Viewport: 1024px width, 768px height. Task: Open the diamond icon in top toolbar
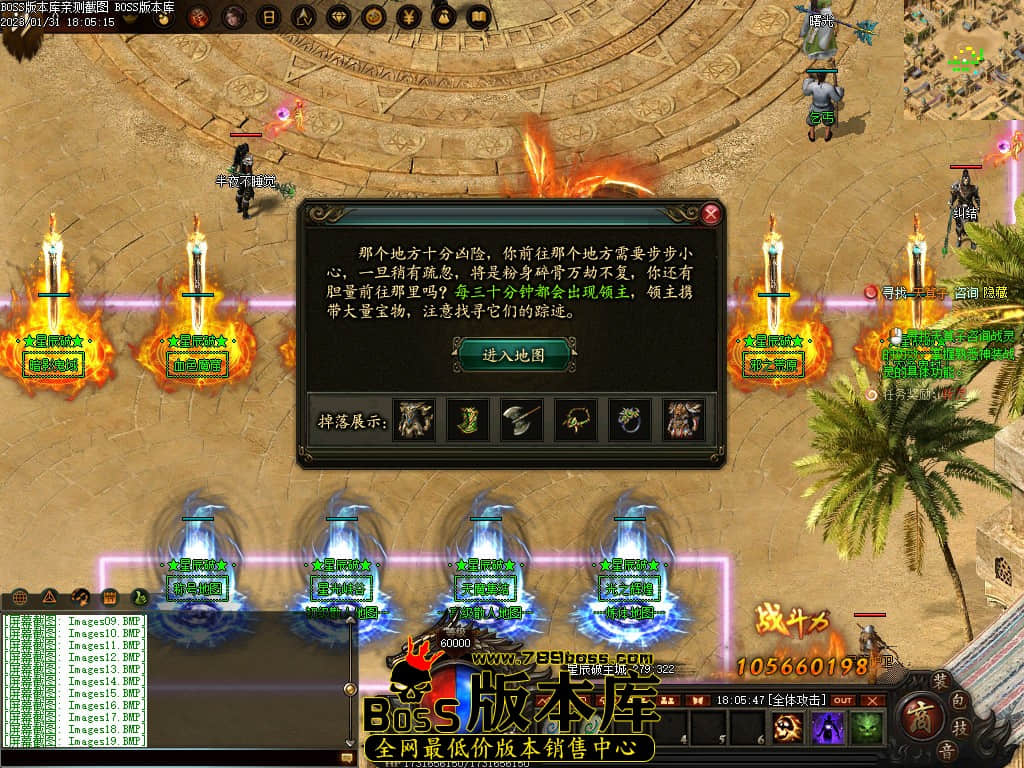coord(338,17)
